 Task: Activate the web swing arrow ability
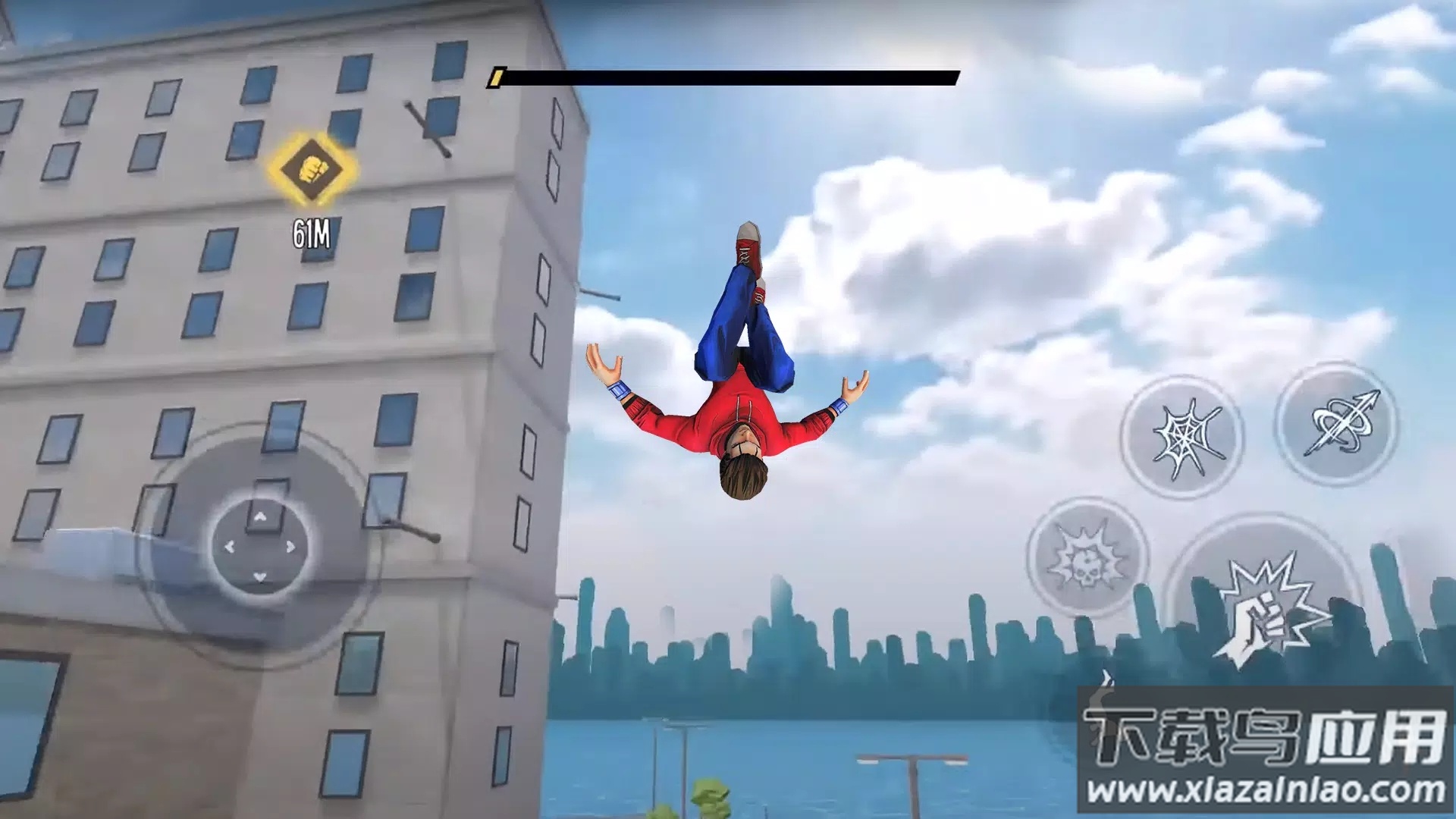pos(1338,425)
